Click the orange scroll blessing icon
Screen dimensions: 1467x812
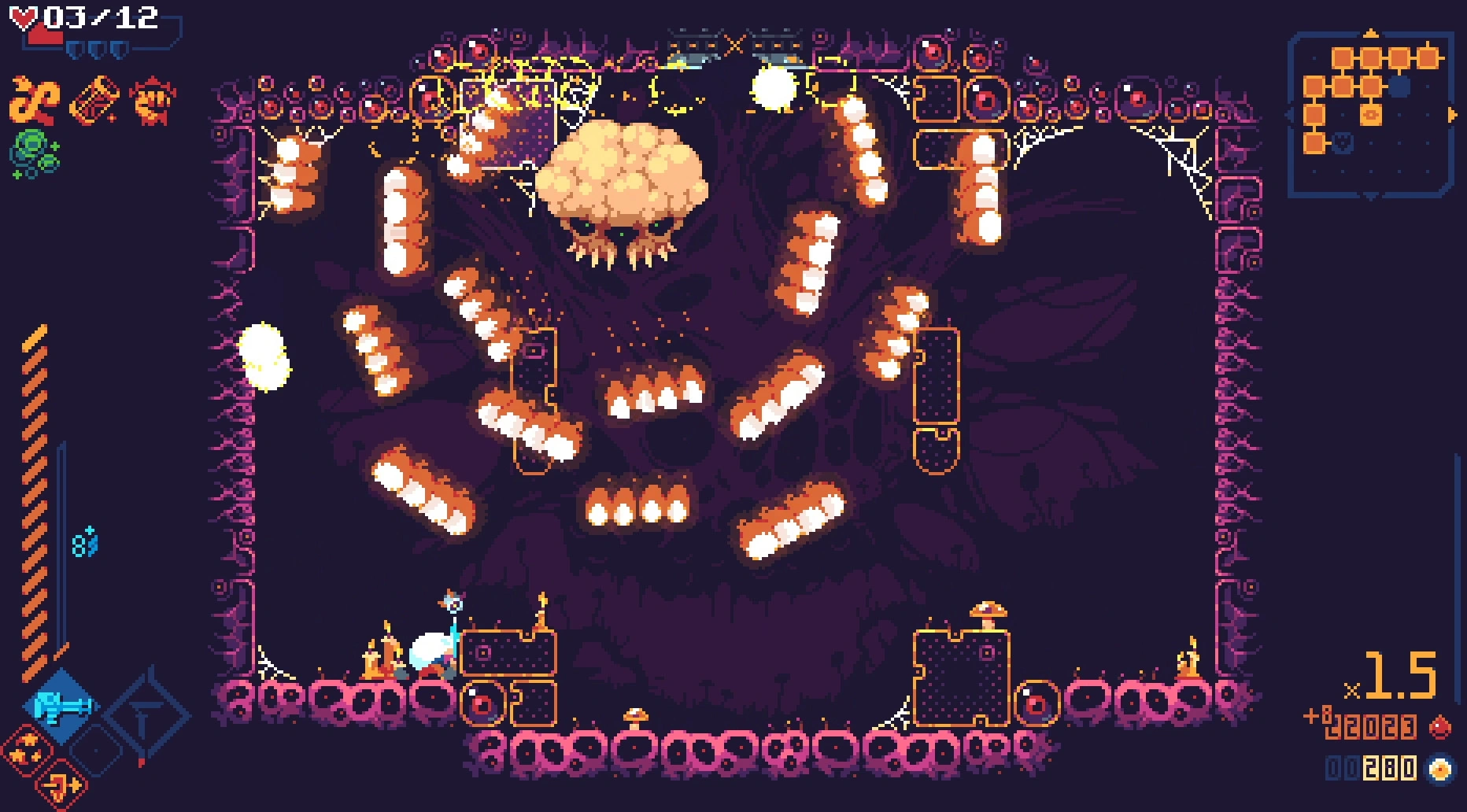(94, 101)
